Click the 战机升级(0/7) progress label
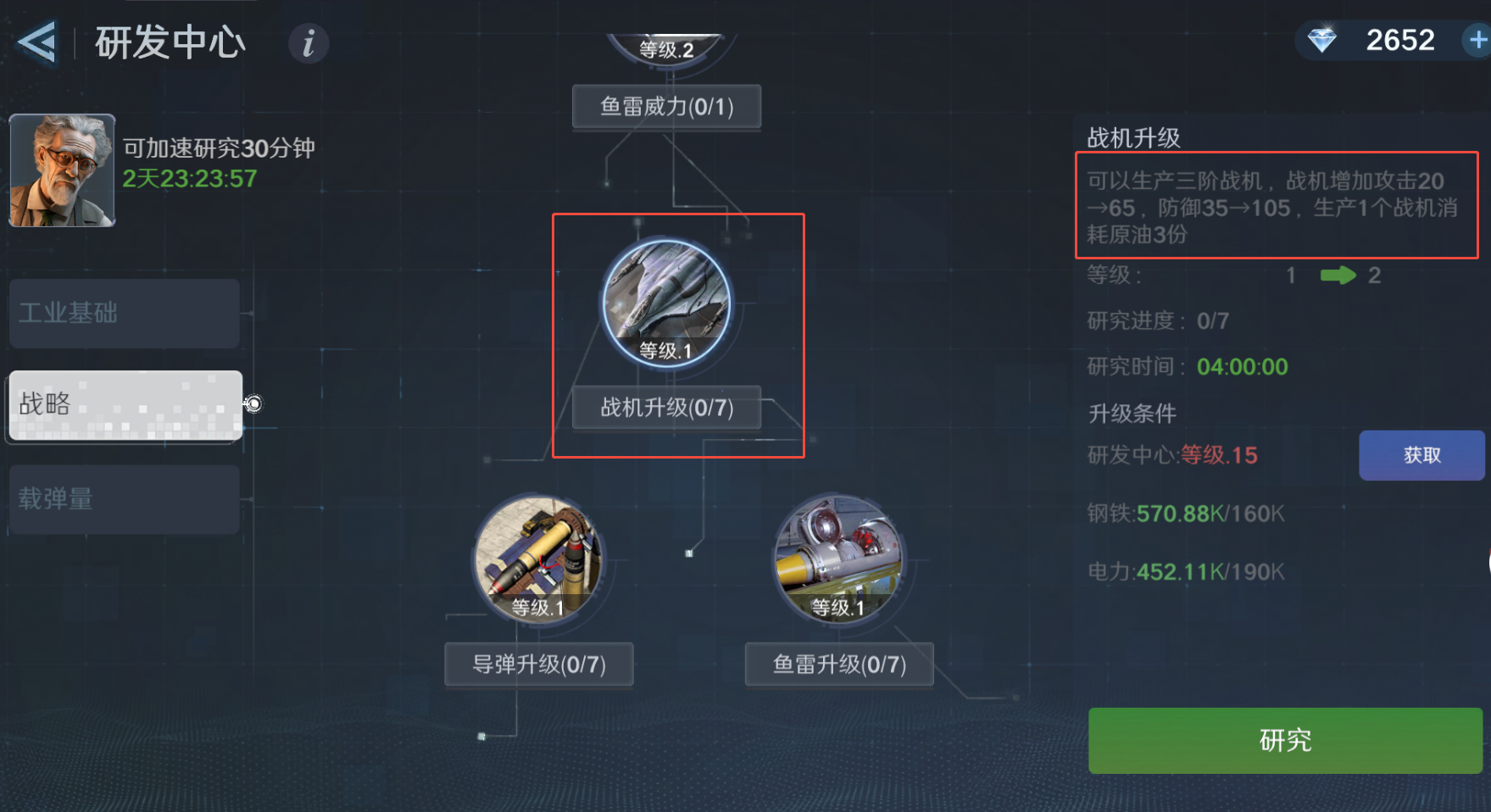This screenshot has width=1491, height=812. coord(666,408)
